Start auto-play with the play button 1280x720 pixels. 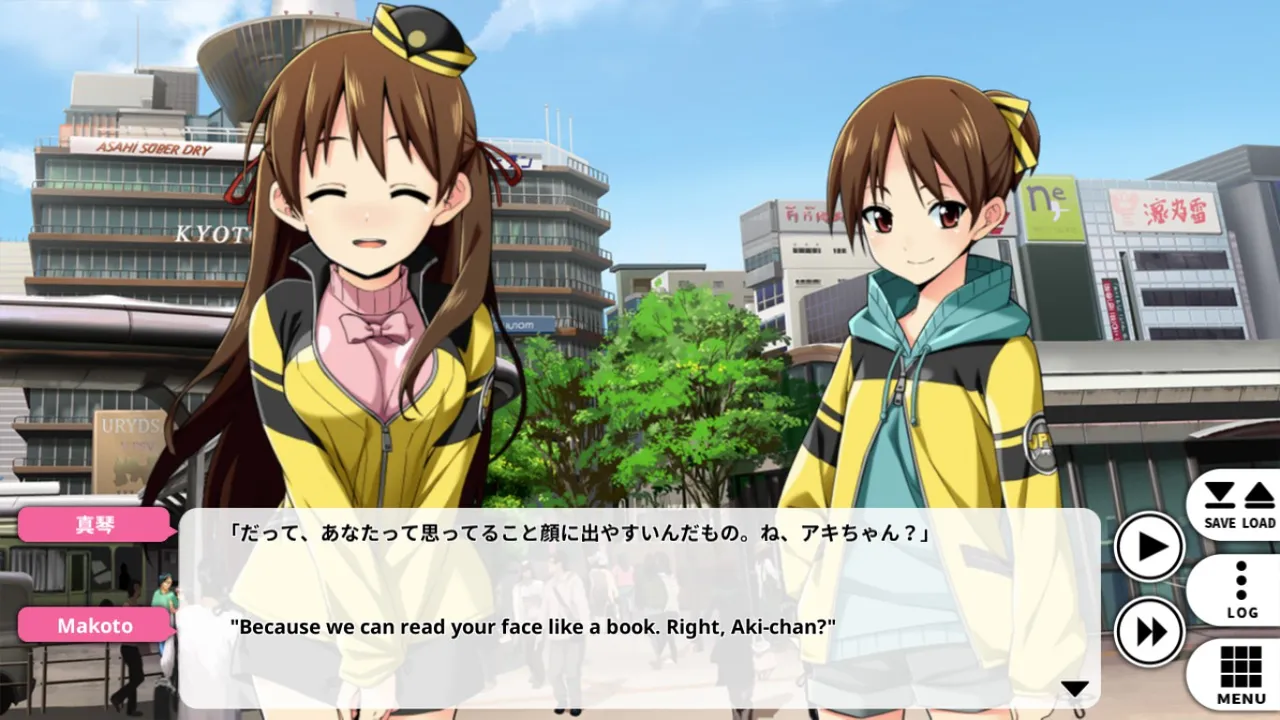(x=1150, y=547)
